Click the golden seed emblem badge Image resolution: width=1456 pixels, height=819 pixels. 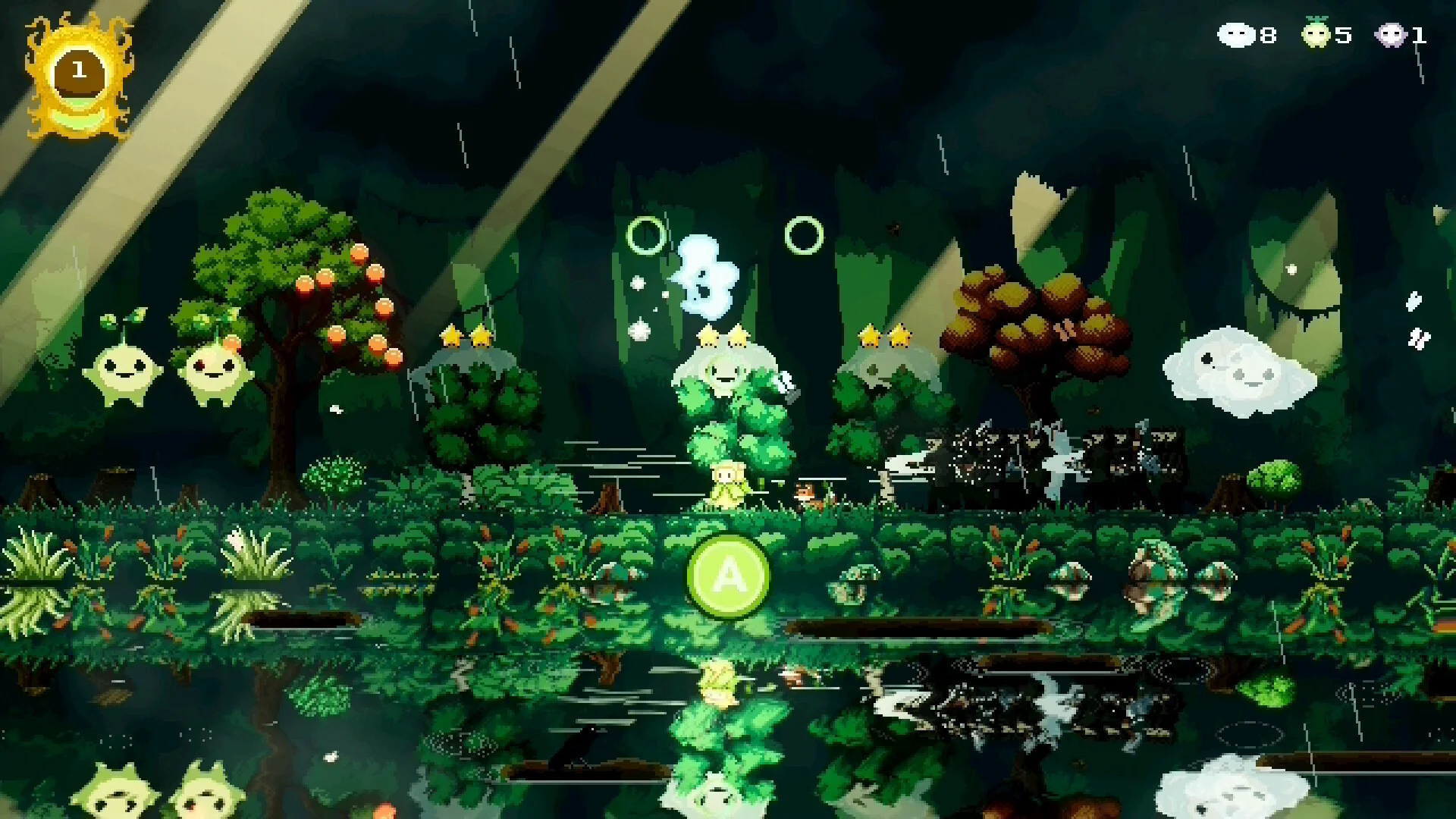[79, 77]
